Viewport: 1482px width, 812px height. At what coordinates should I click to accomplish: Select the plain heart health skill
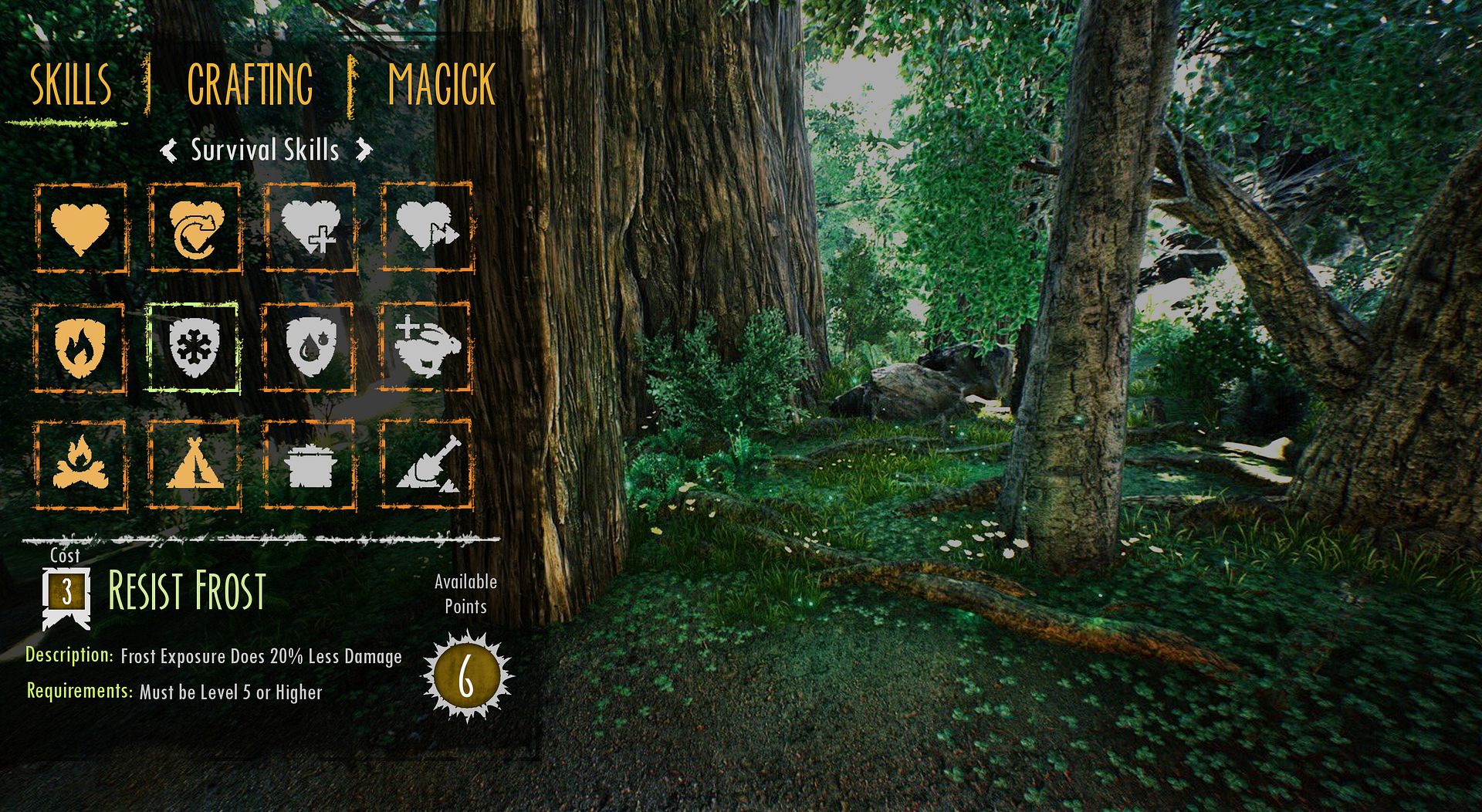[x=80, y=228]
